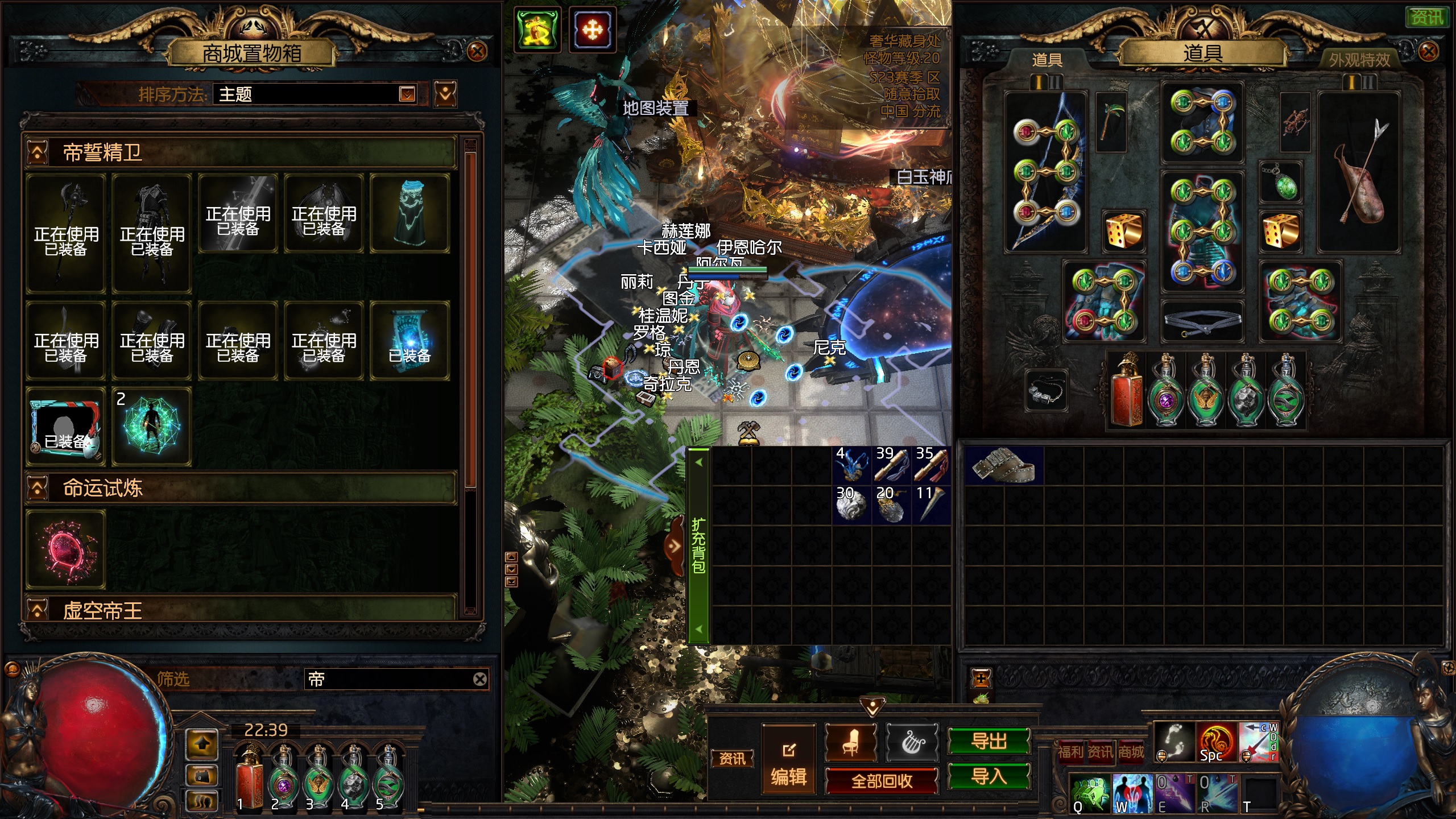Open the 排序方法 sort dropdown
Screen dimensions: 1456x819
[x=407, y=94]
